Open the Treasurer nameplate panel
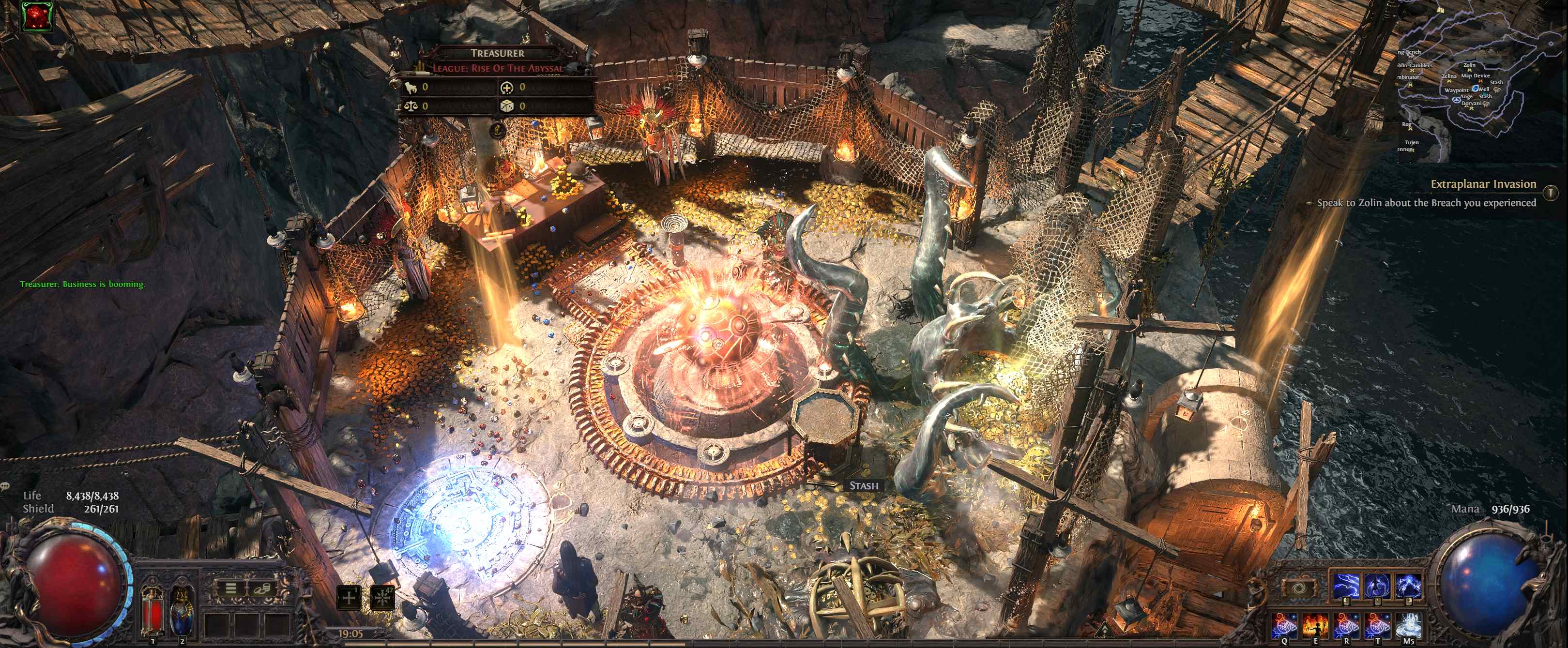The width and height of the screenshot is (1568, 648). click(x=497, y=54)
